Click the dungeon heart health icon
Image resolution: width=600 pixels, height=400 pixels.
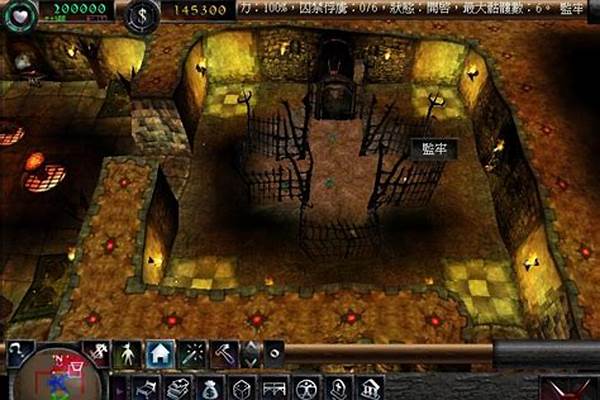click(x=22, y=14)
